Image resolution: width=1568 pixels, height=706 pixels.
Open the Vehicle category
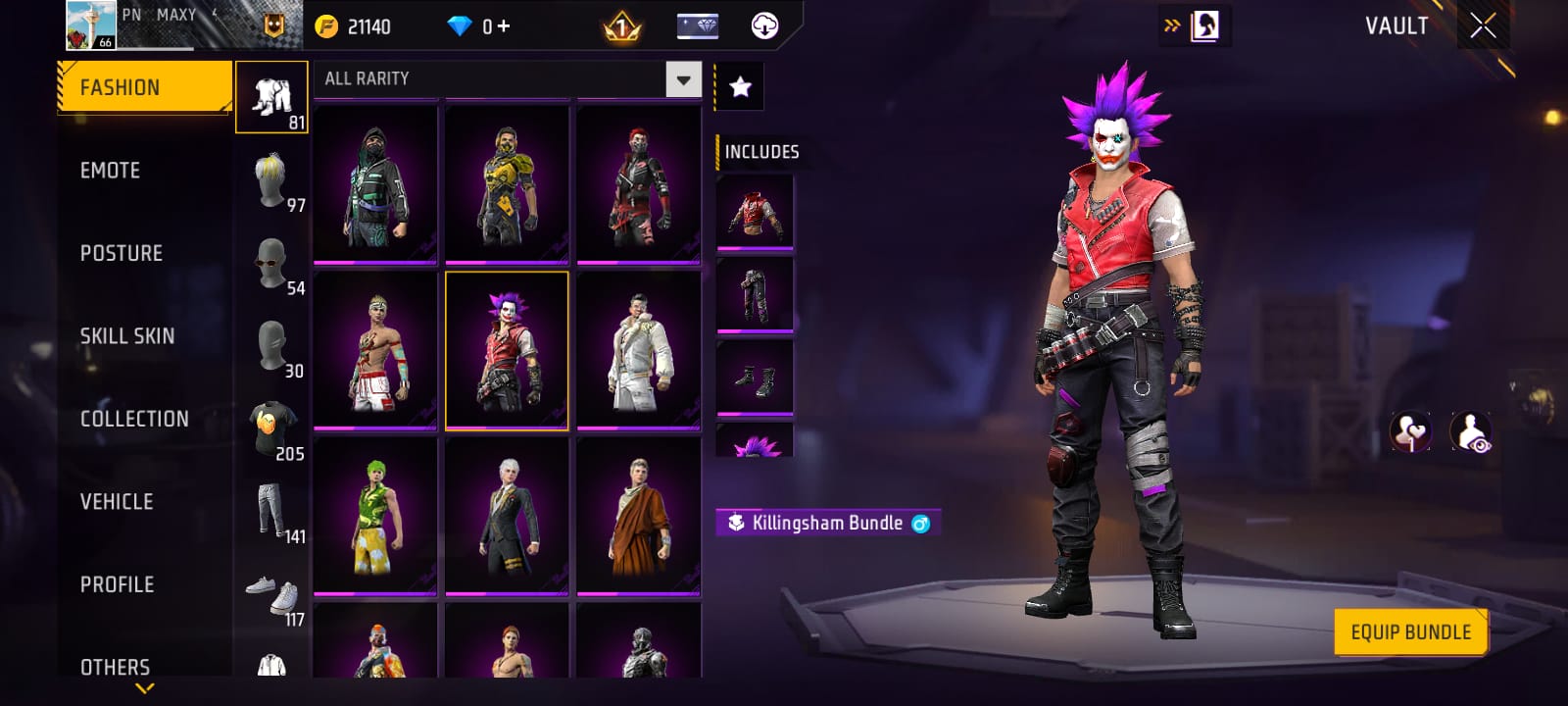click(x=117, y=502)
